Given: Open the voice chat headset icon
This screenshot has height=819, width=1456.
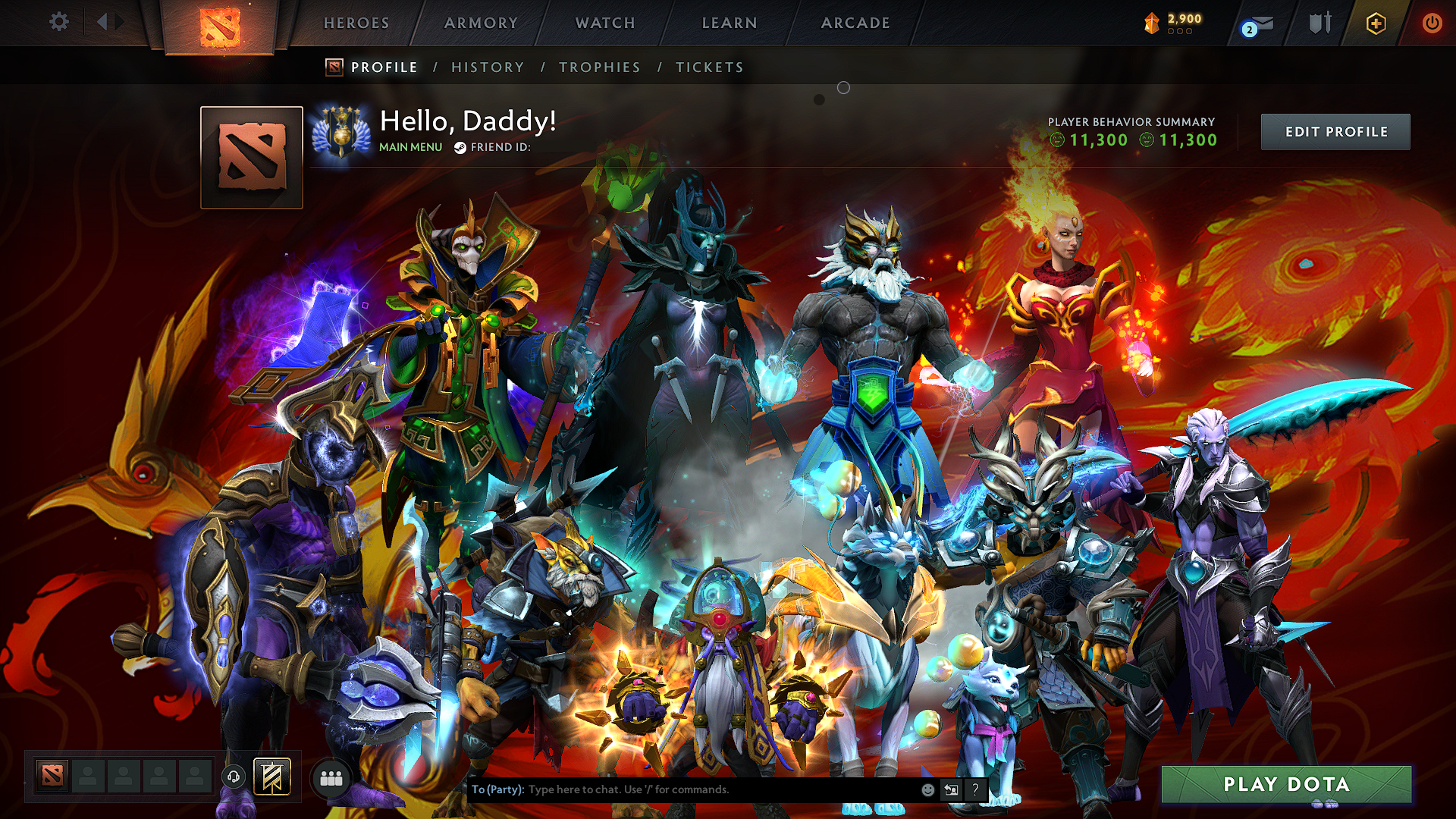Looking at the screenshot, I should [234, 778].
